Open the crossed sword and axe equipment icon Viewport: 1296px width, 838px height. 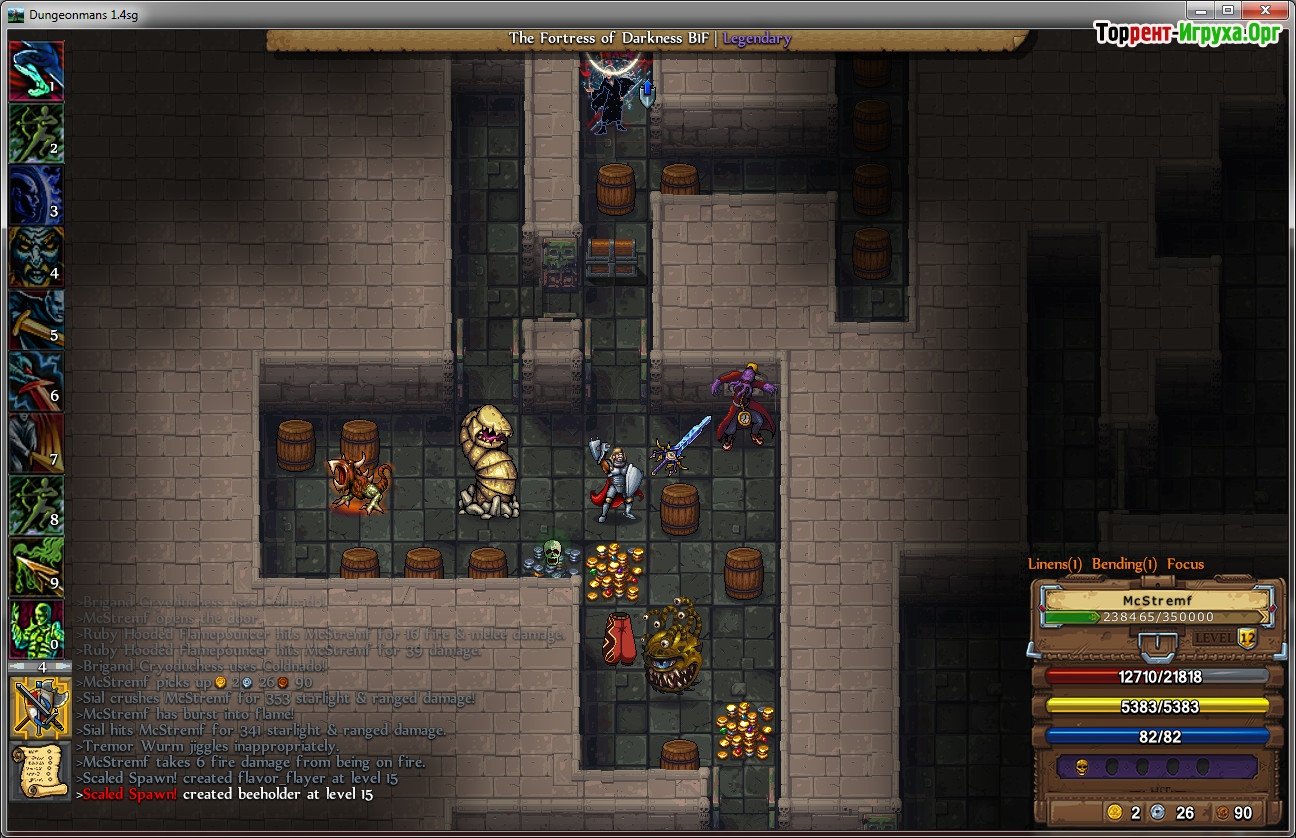click(40, 706)
